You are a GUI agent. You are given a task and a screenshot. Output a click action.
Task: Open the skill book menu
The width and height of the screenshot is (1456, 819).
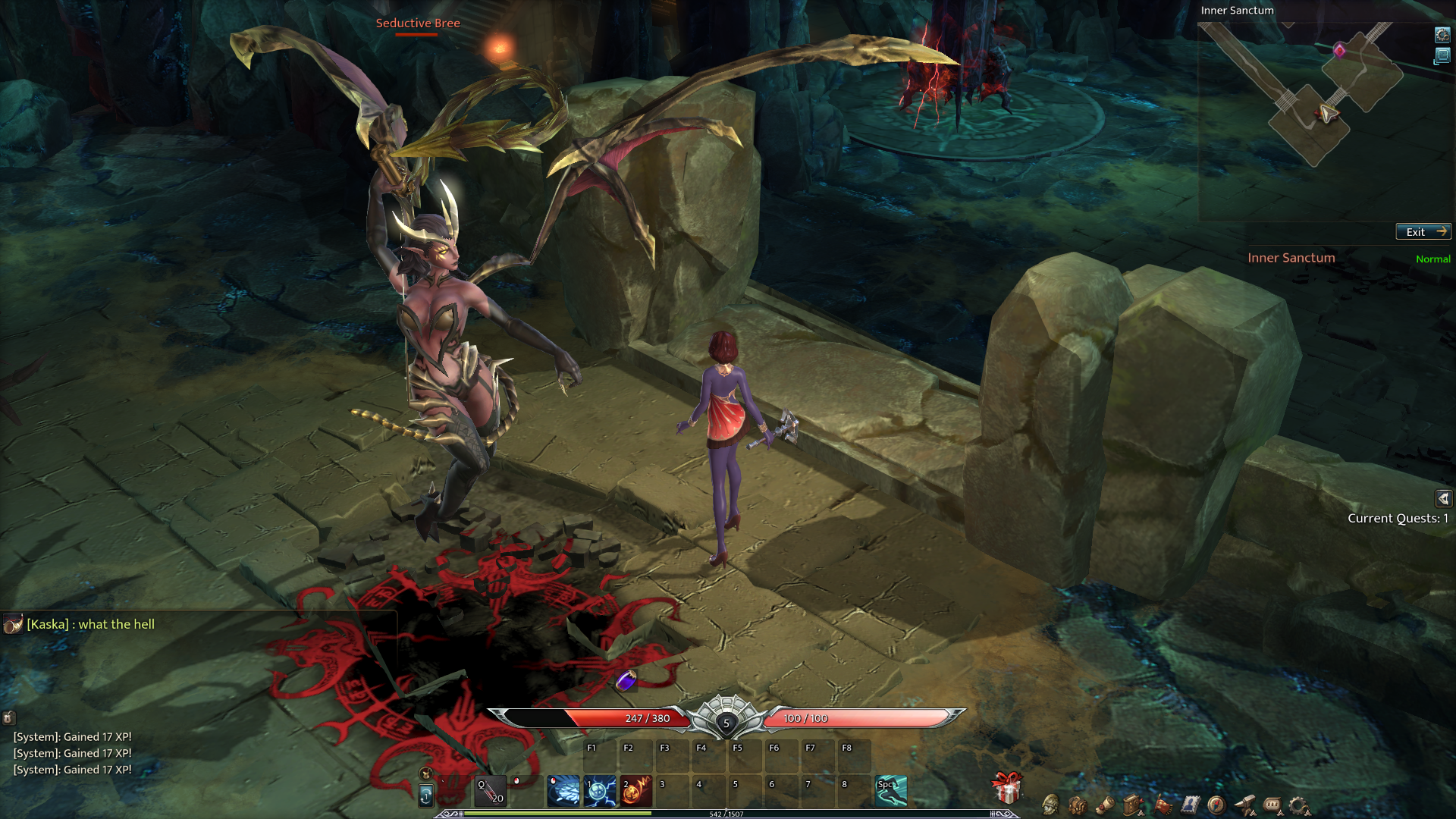click(1133, 805)
